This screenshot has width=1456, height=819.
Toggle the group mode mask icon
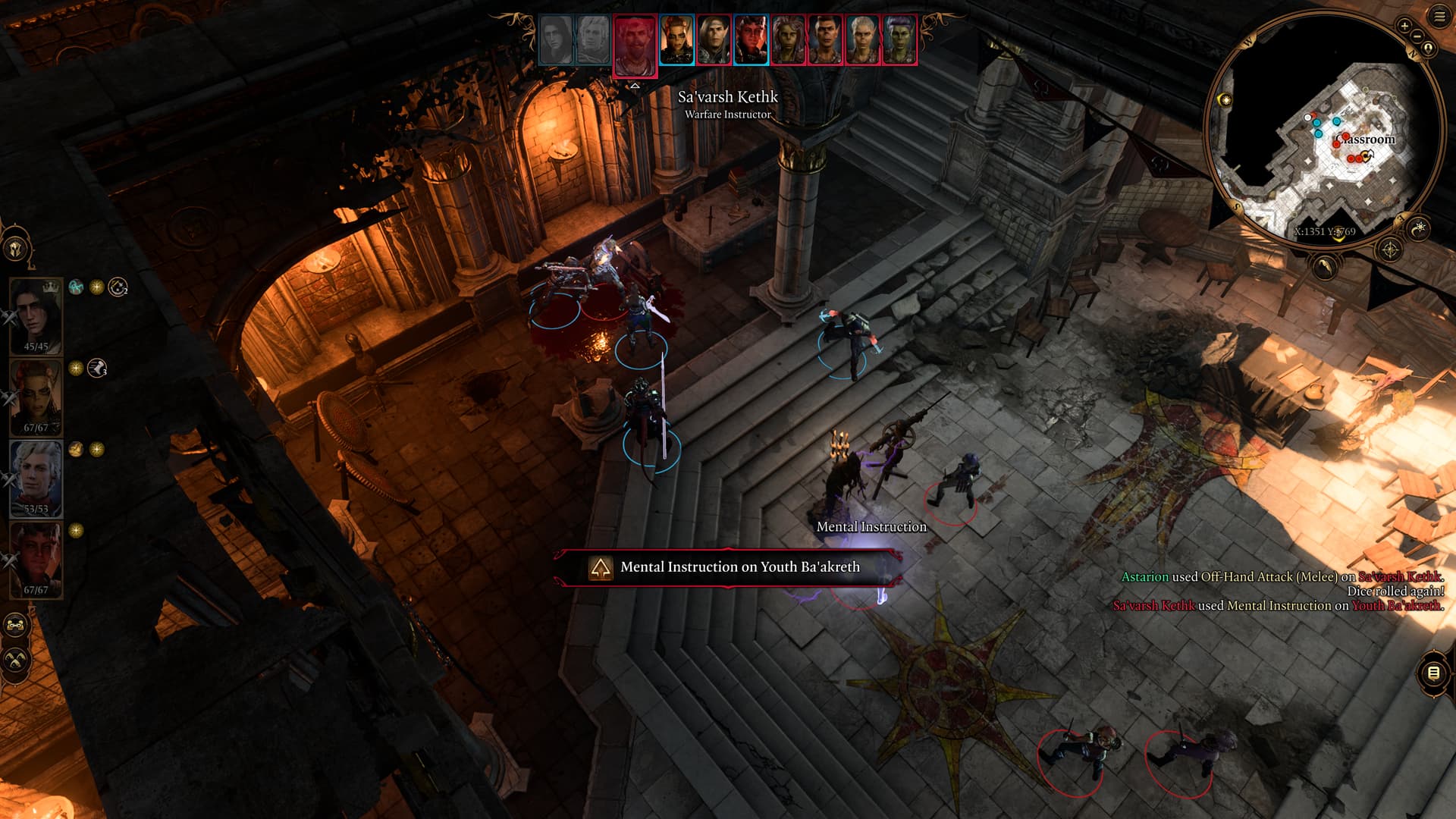click(x=16, y=626)
